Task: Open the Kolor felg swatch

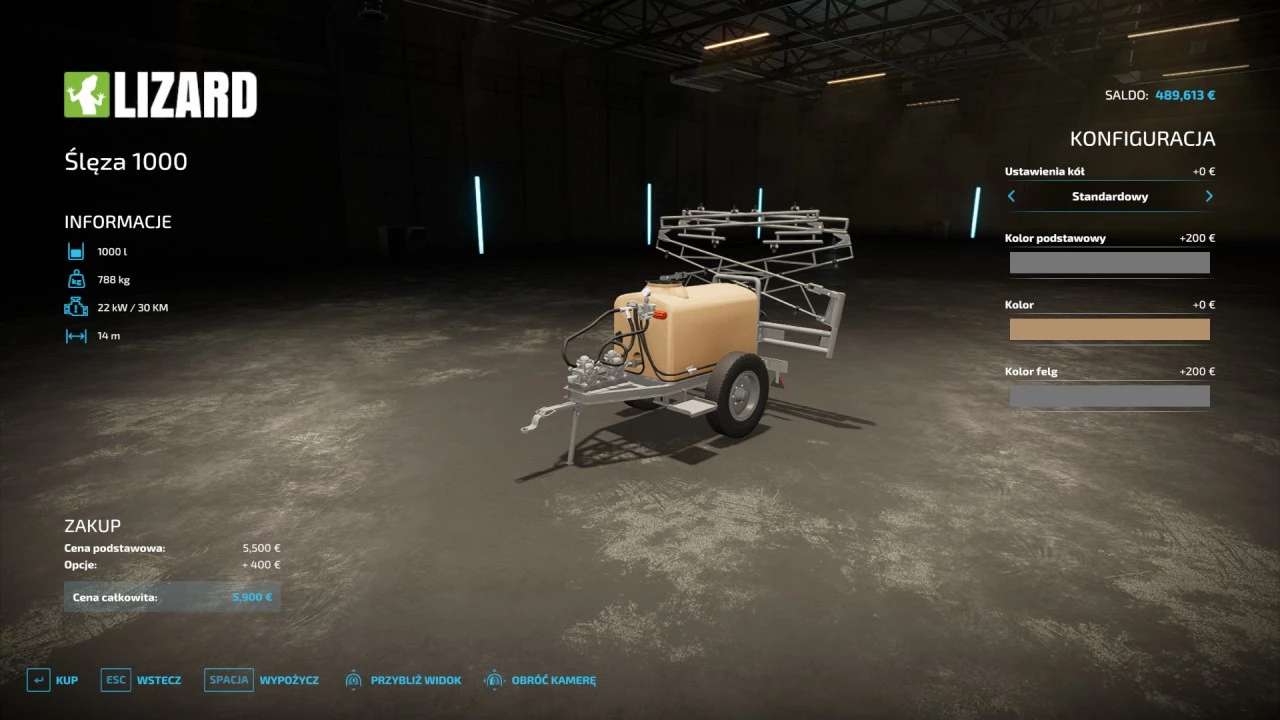Action: 1109,396
